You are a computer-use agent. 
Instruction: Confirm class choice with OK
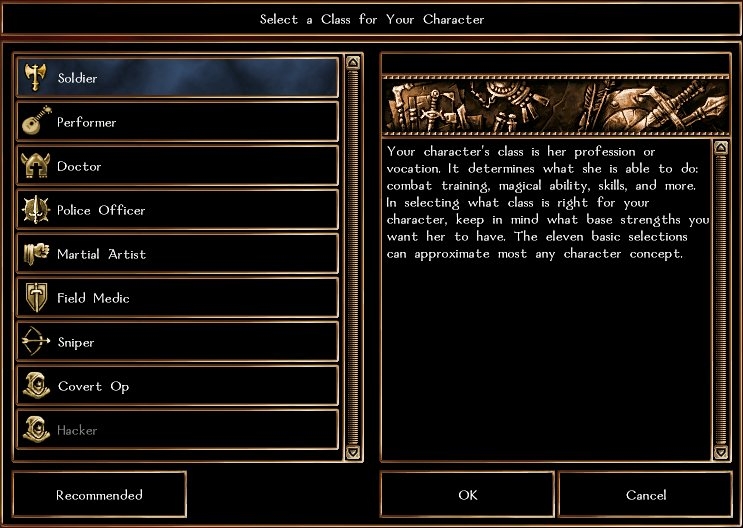[467, 495]
